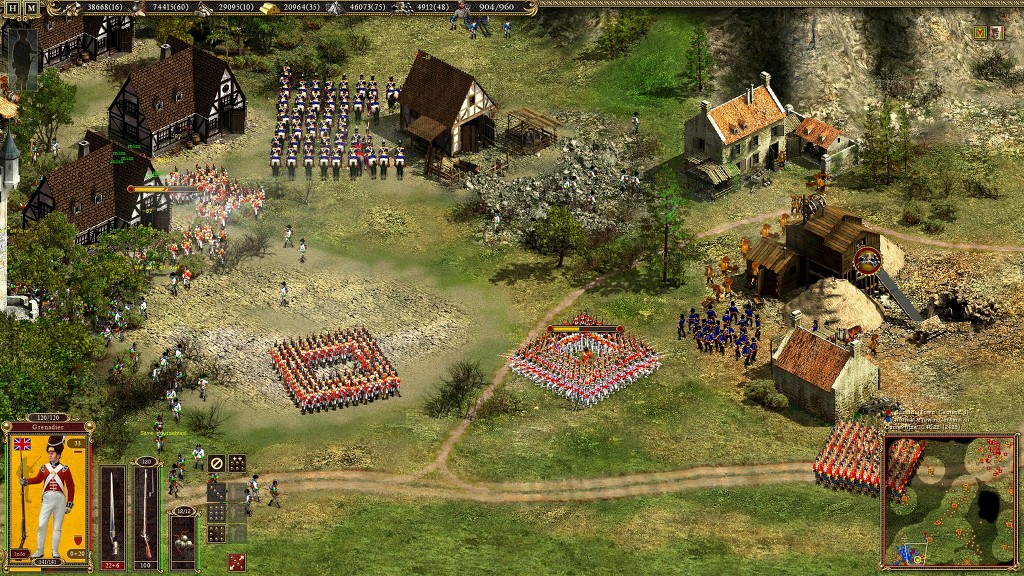Activate the red scatter arrows command
The image size is (1024, 576).
tap(237, 562)
